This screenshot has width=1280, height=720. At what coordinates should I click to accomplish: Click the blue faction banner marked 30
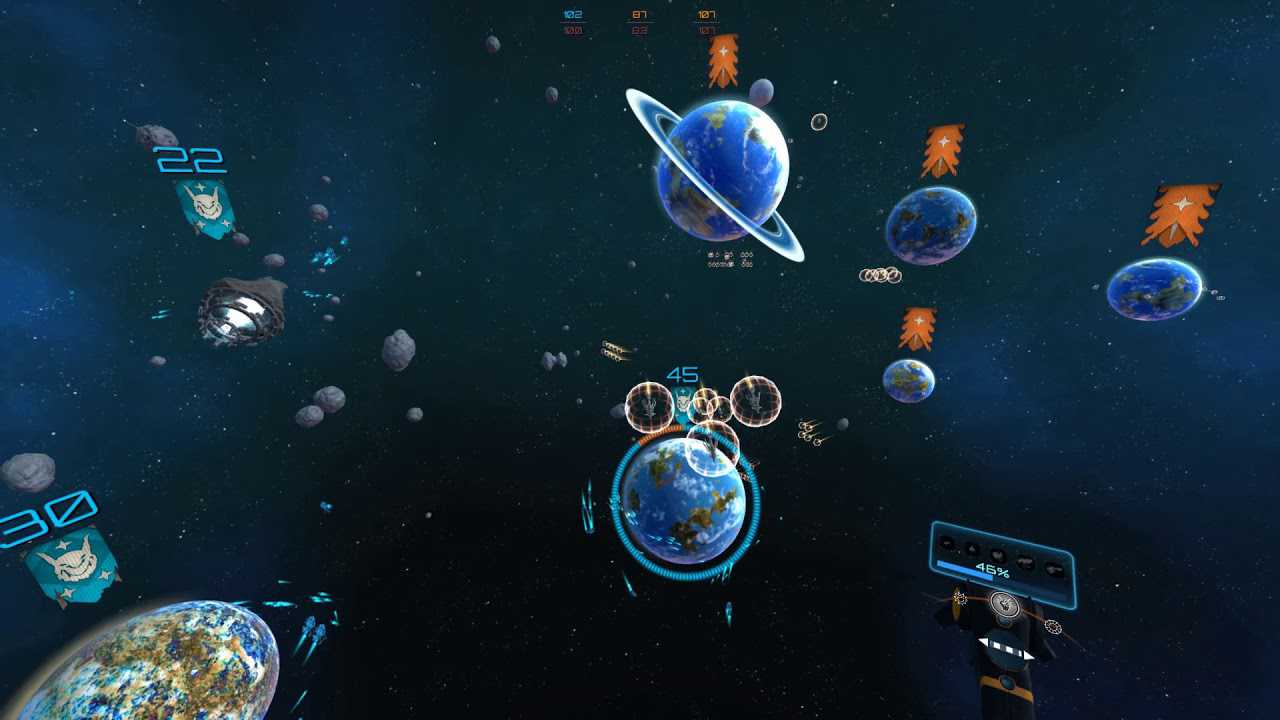[x=72, y=566]
